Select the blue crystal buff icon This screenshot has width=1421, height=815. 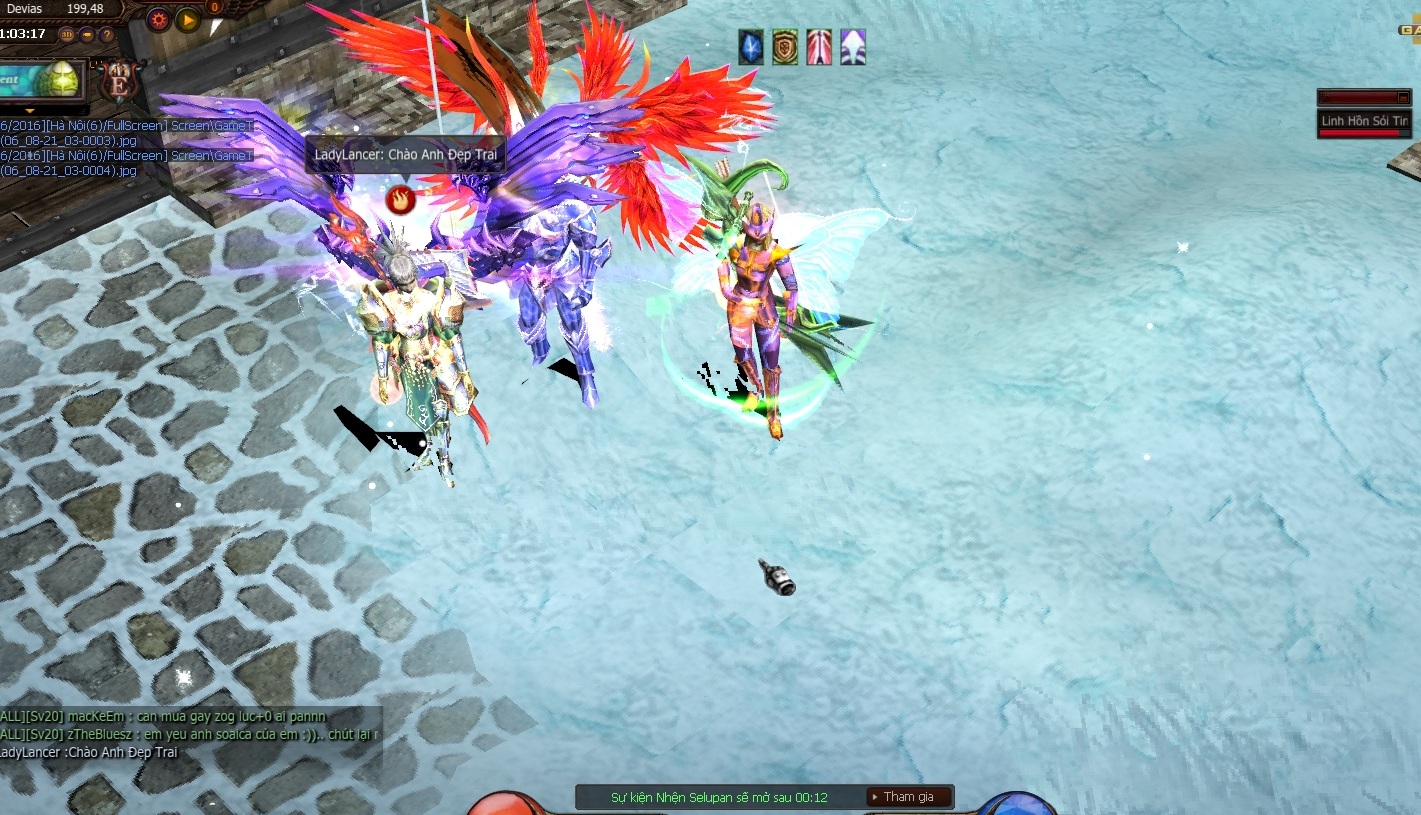point(751,47)
